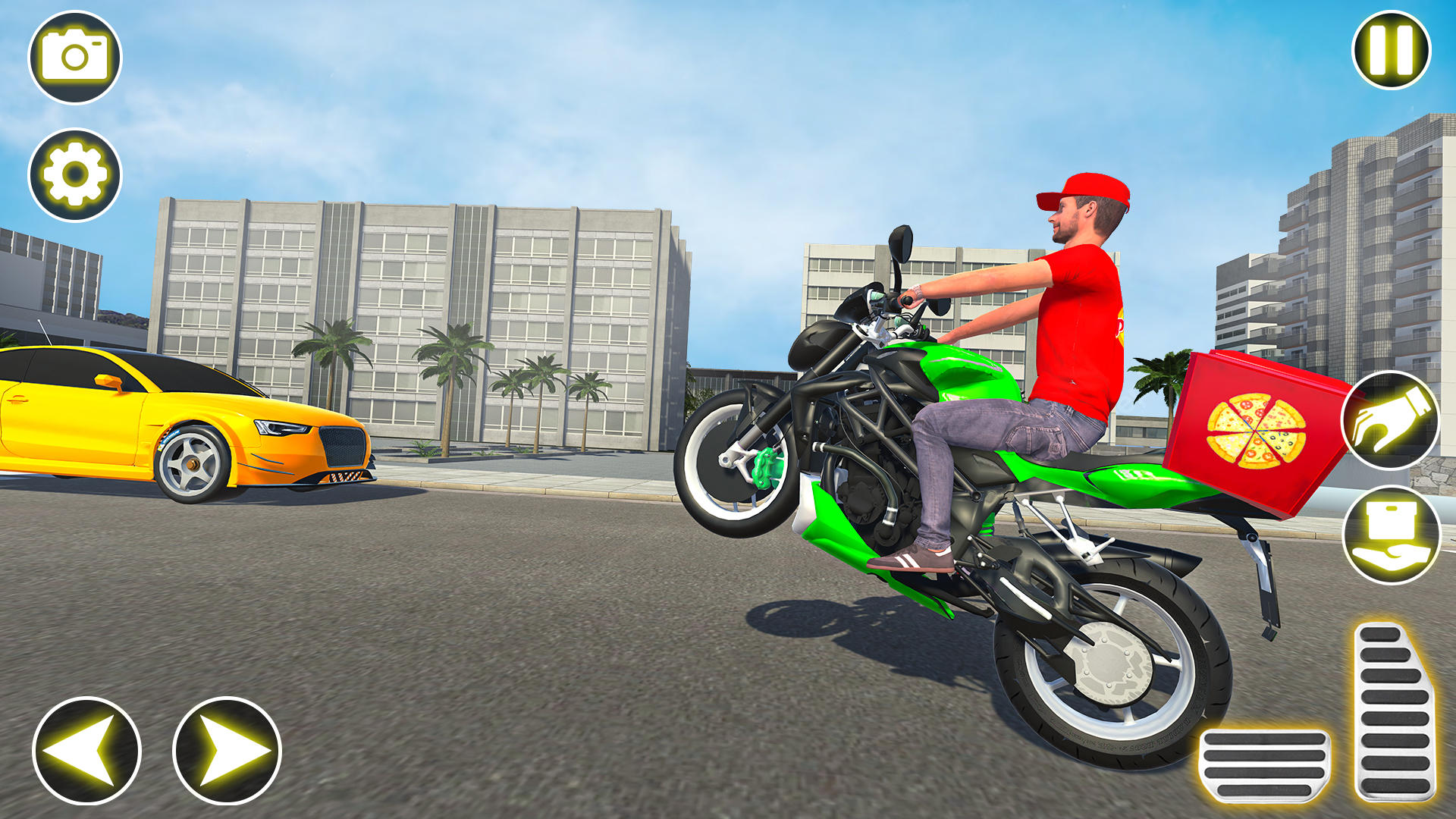1456x819 pixels.
Task: Capture a photo using camera button
Action: click(76, 57)
